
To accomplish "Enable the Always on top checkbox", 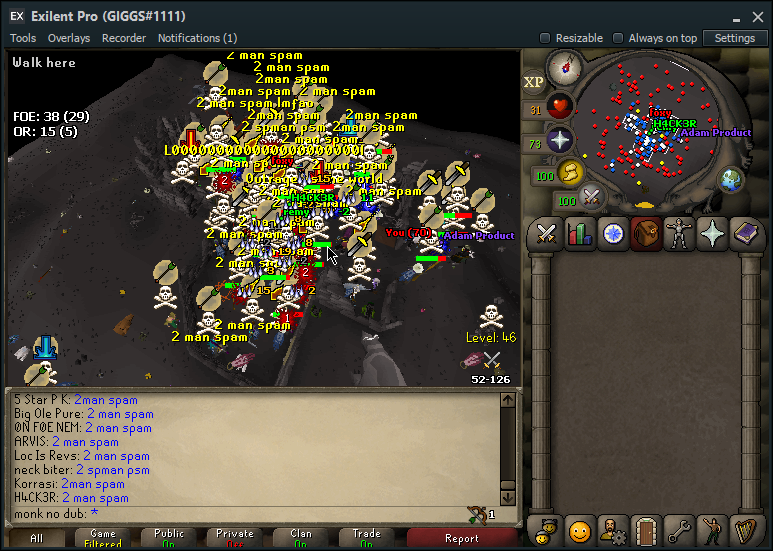I will click(x=618, y=38).
